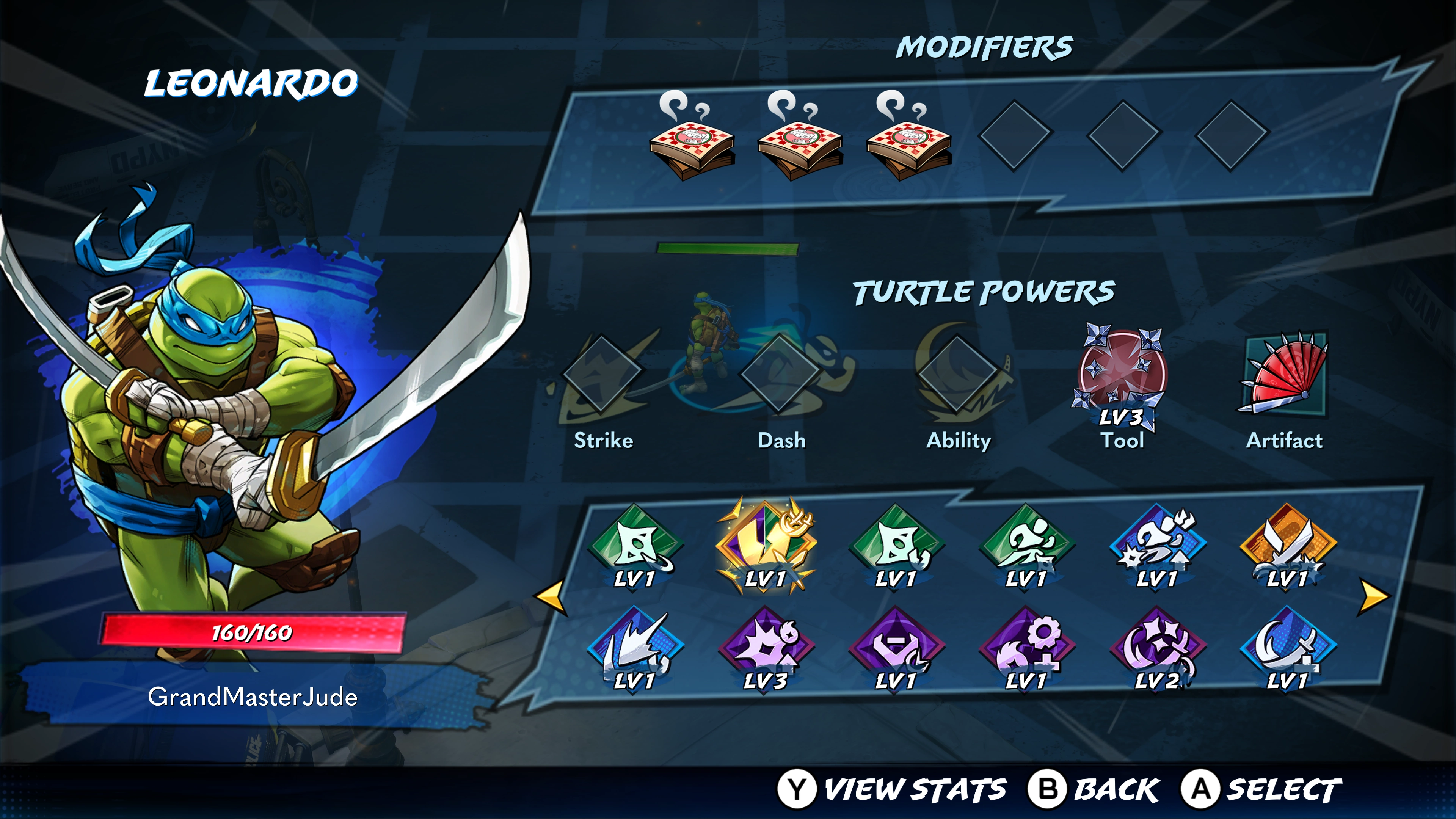The height and width of the screenshot is (819, 1456).
Task: Click the blue crescent moon power icon
Action: click(x=1288, y=649)
